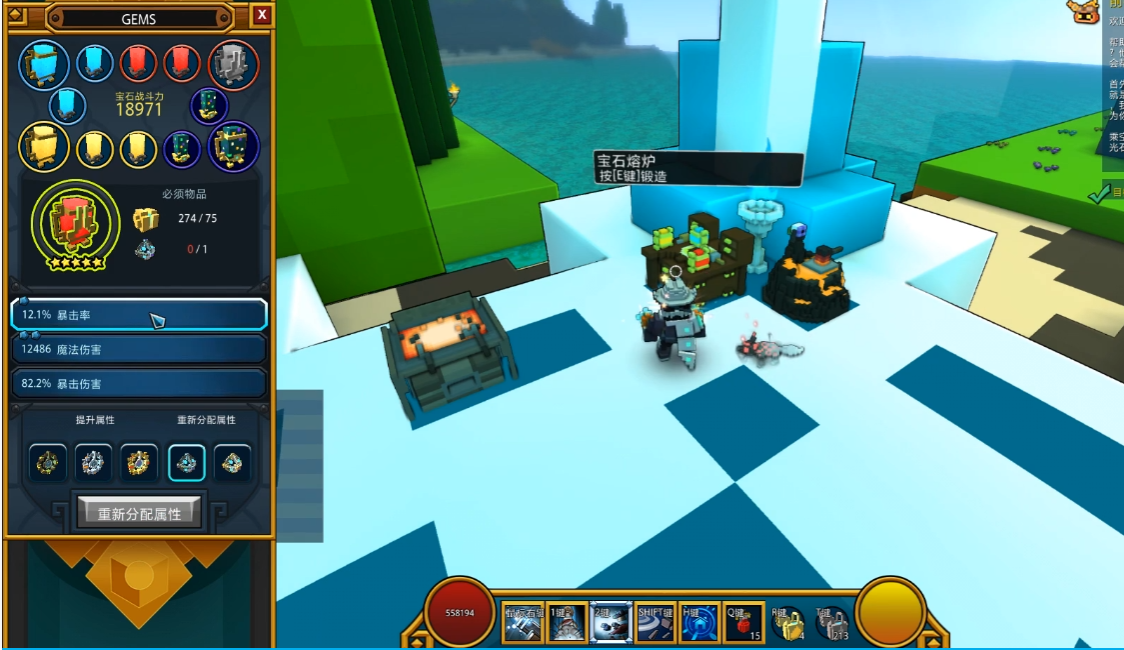Screen dimensions: 1124x650
Task: Close the GEMS panel
Action: 261,15
